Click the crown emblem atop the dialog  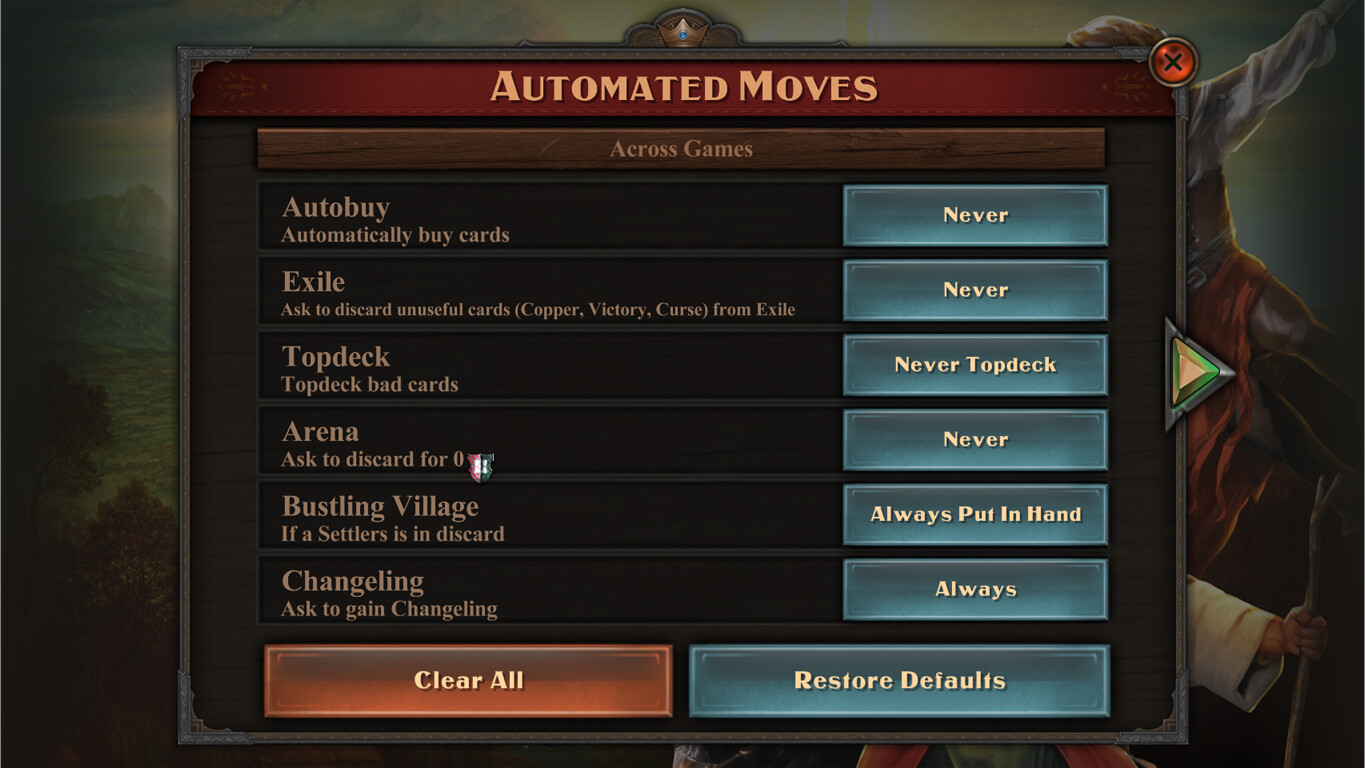coord(683,28)
